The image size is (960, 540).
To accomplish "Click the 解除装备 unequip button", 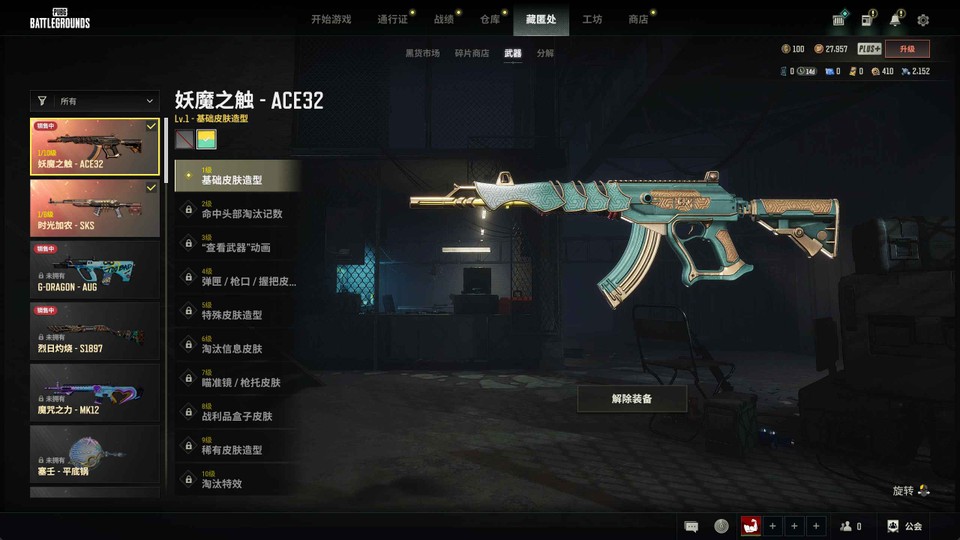I will pos(631,399).
